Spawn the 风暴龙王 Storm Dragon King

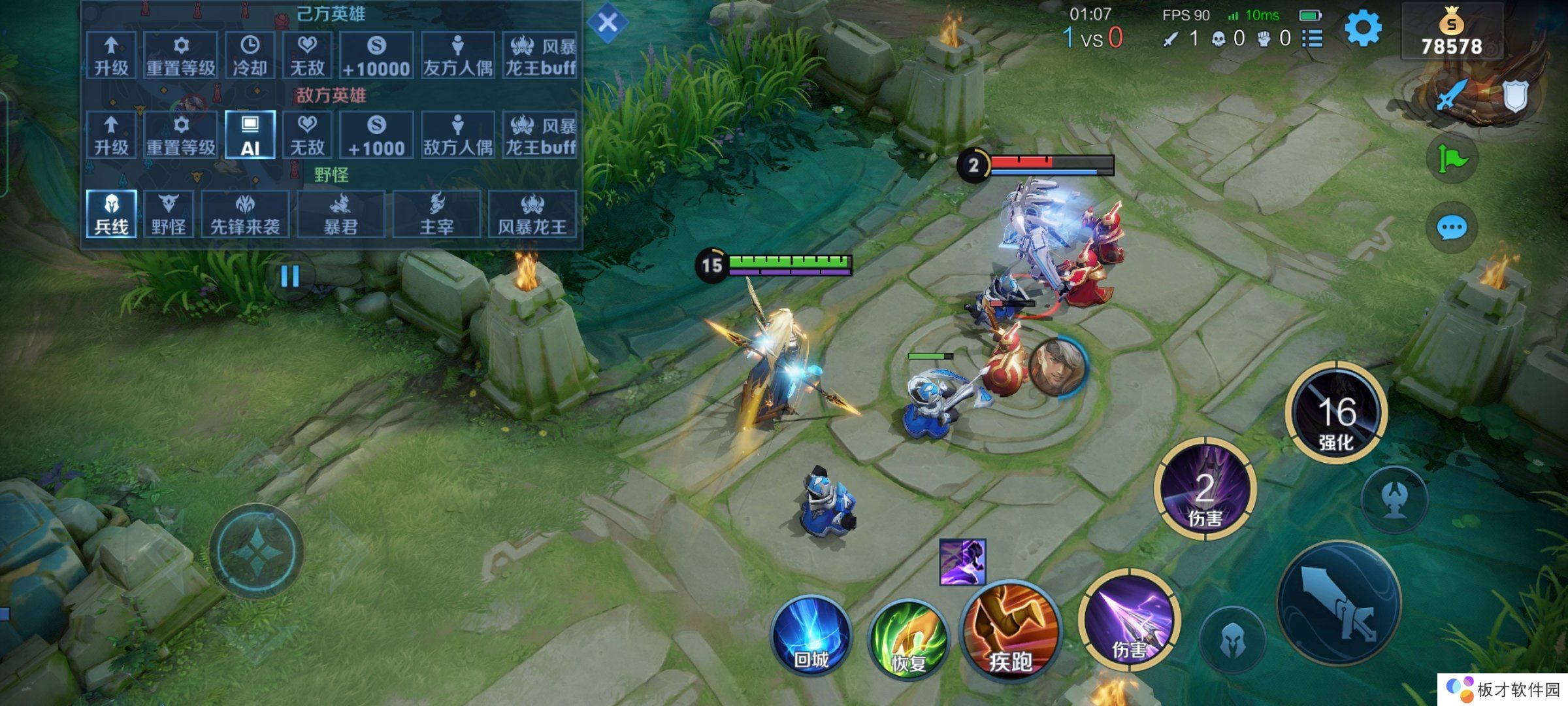532,214
